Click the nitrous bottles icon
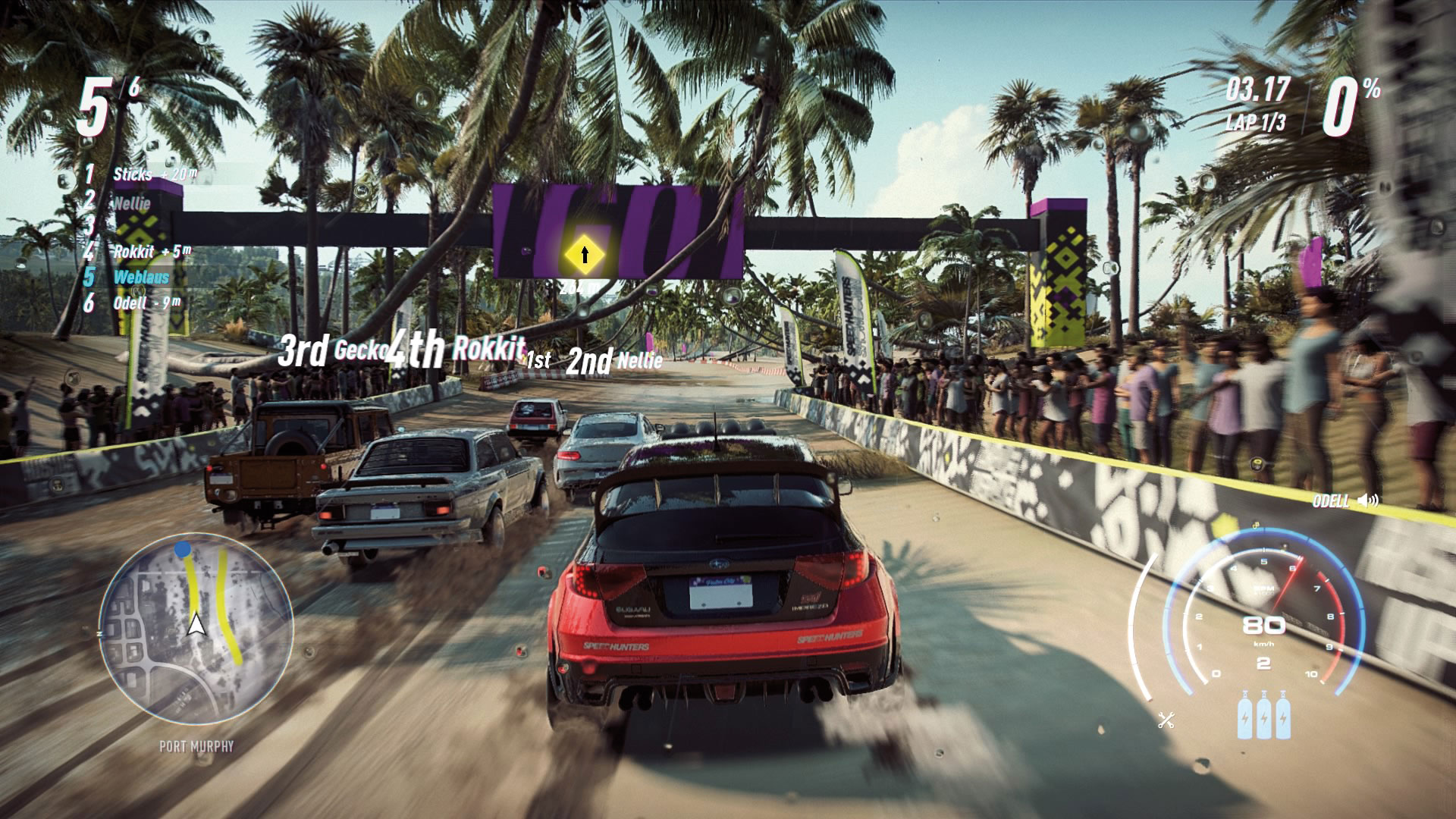The height and width of the screenshot is (819, 1456). (1263, 714)
